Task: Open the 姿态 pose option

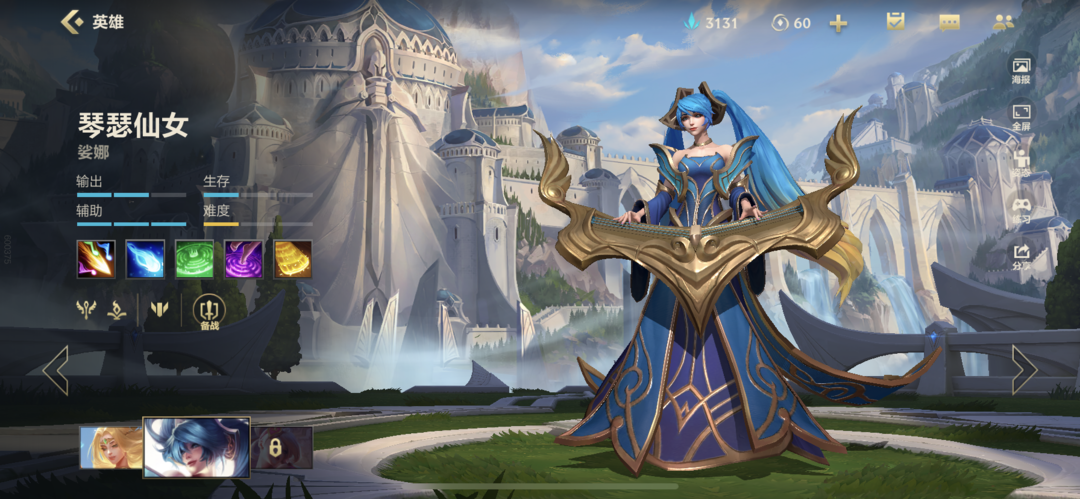Action: point(1021,164)
